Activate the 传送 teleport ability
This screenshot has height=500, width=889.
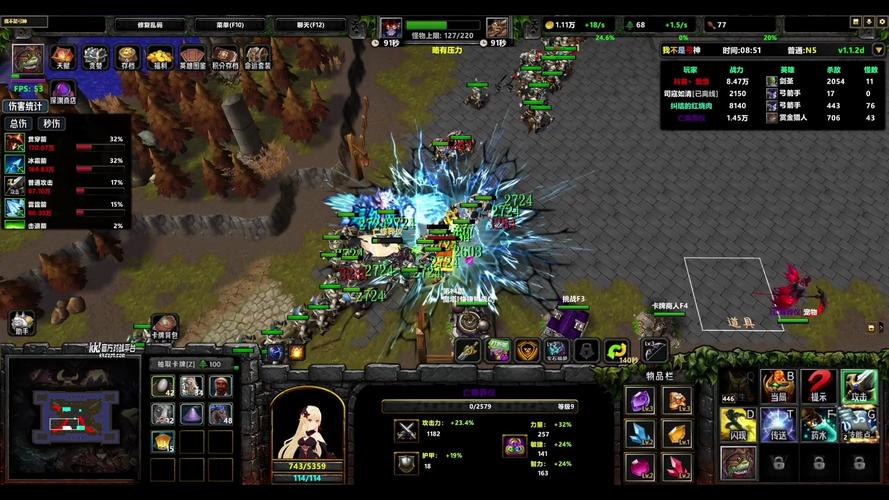(777, 424)
